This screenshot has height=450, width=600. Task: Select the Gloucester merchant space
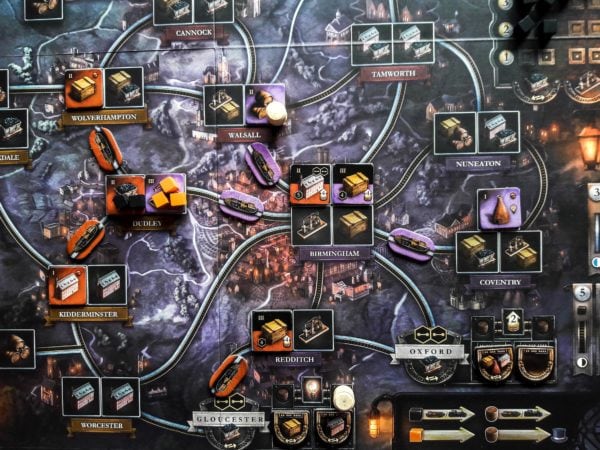click(231, 419)
